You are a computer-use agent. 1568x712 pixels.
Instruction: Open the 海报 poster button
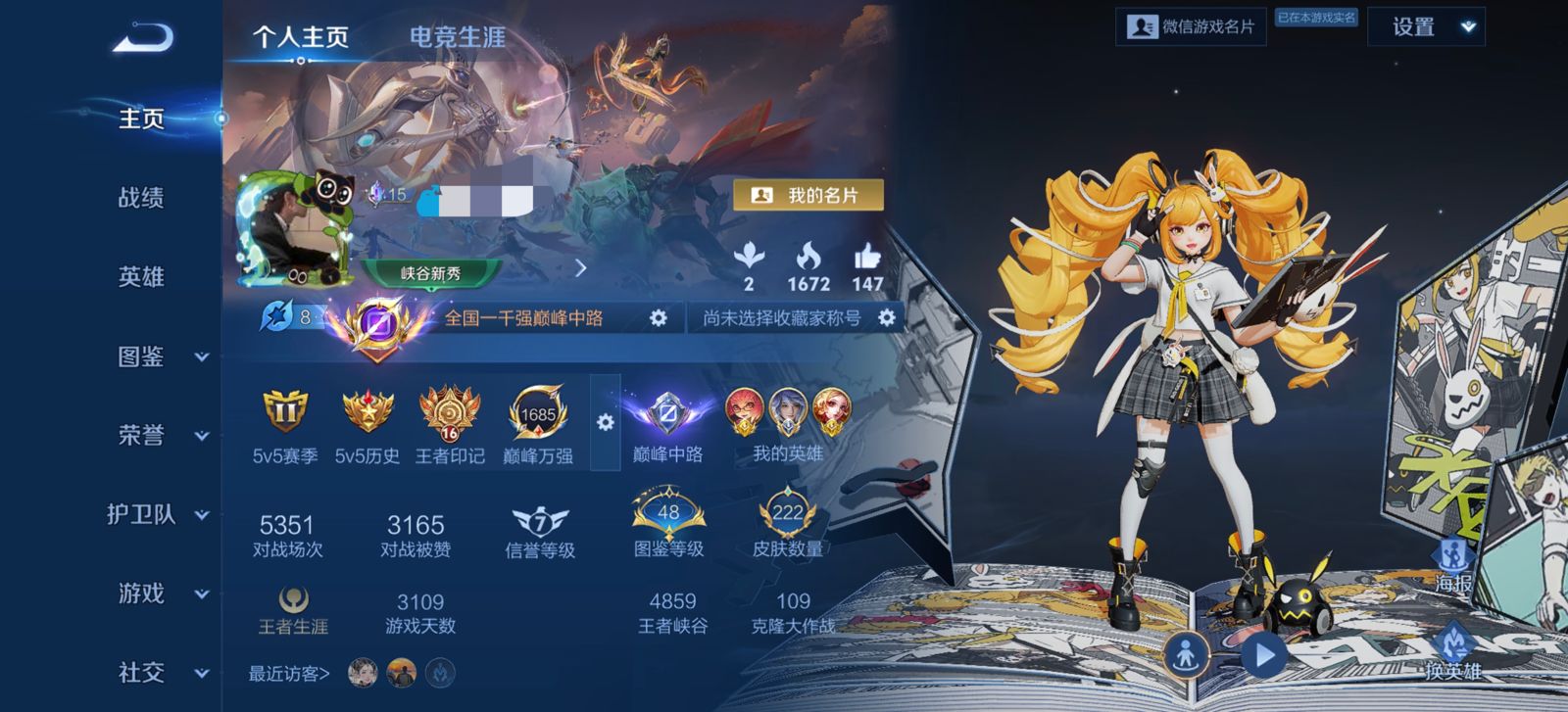1453,565
